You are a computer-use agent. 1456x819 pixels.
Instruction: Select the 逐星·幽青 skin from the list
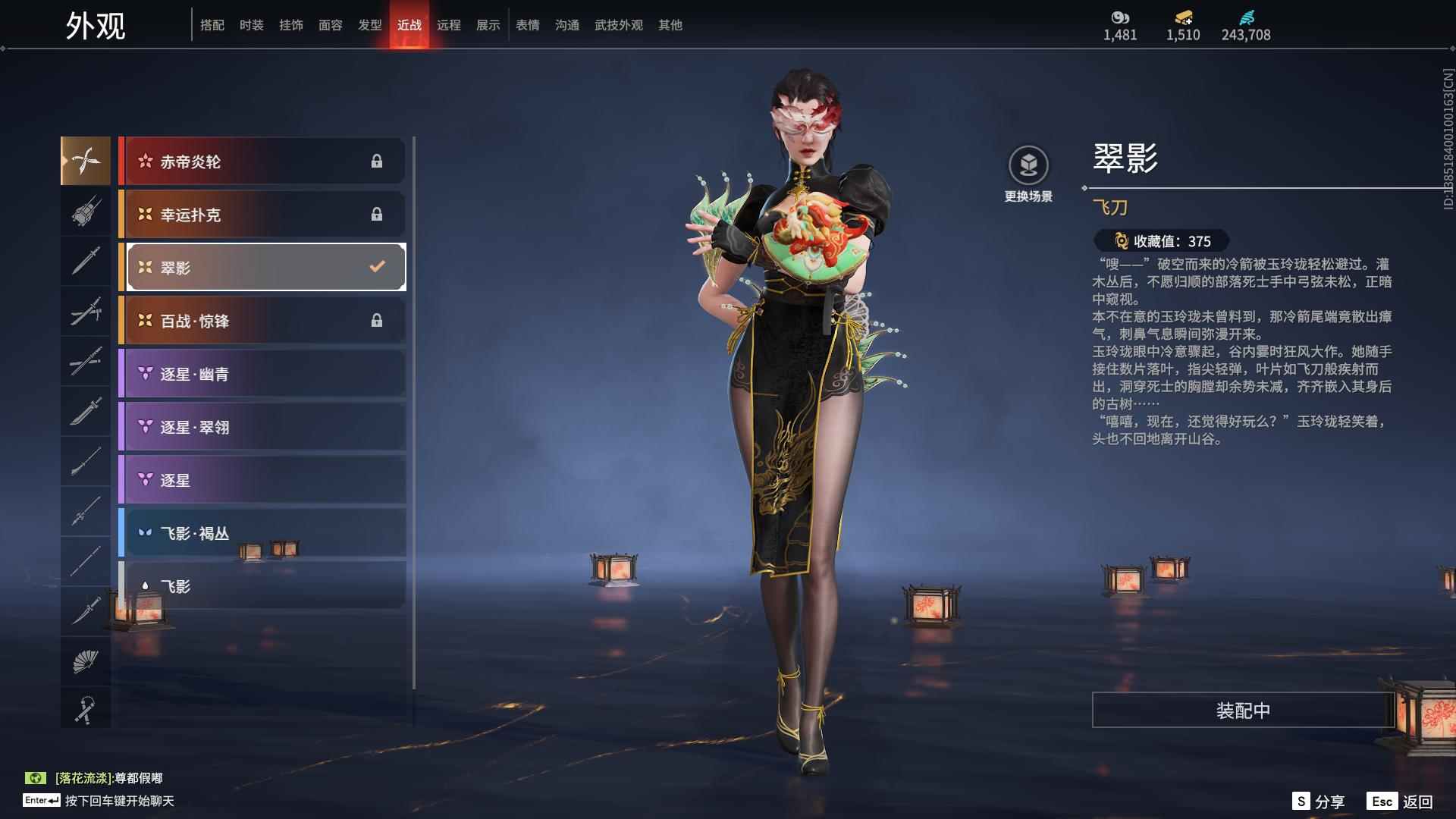tap(262, 373)
